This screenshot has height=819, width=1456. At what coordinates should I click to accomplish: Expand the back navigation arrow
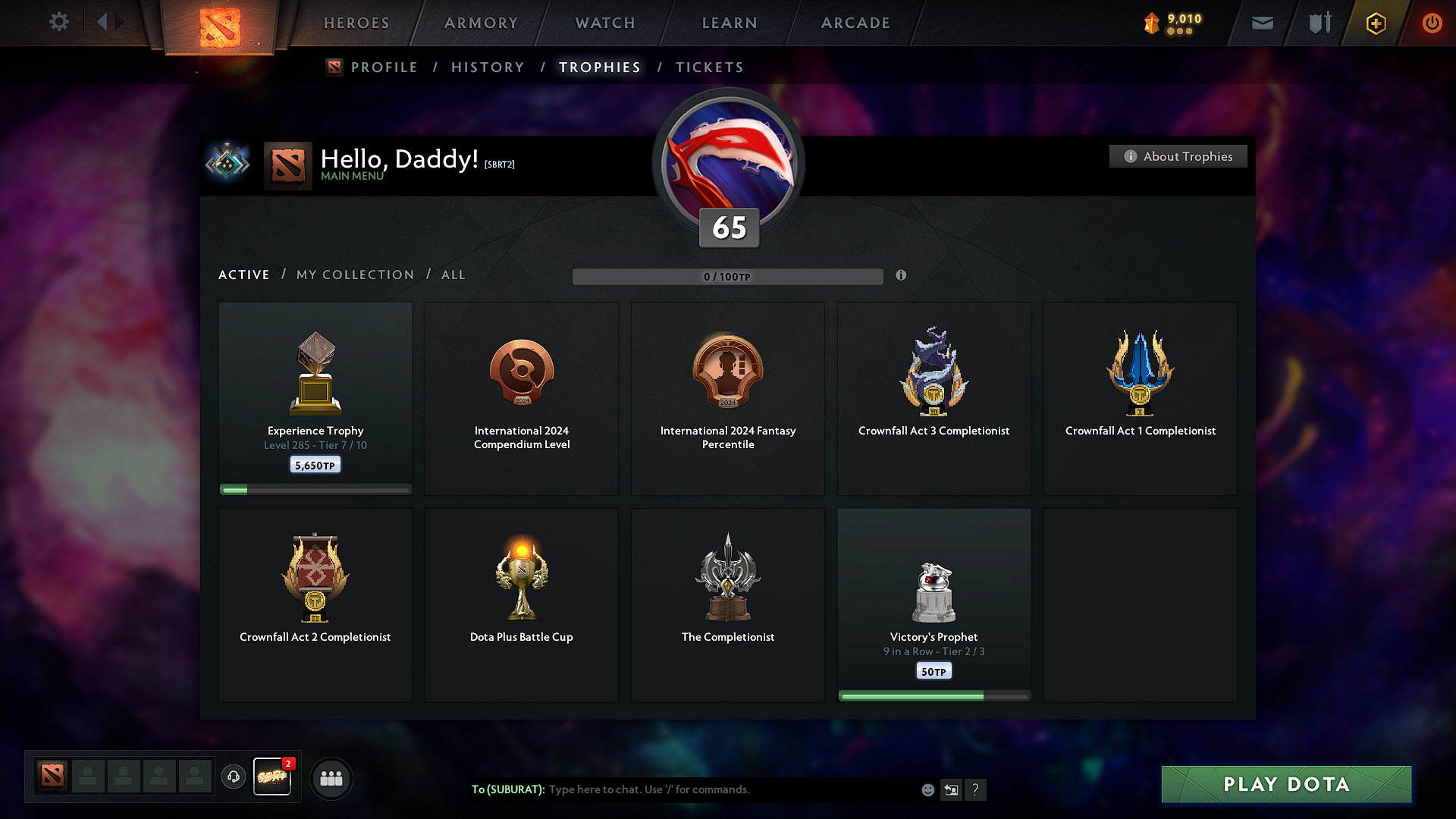[x=104, y=22]
